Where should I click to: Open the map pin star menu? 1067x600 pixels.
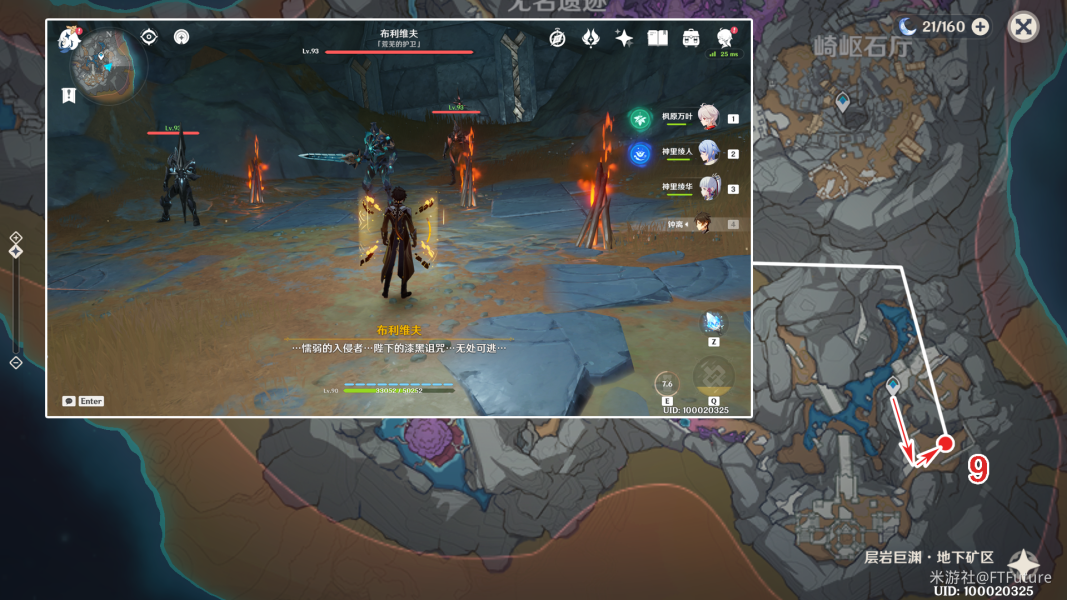click(1022, 565)
